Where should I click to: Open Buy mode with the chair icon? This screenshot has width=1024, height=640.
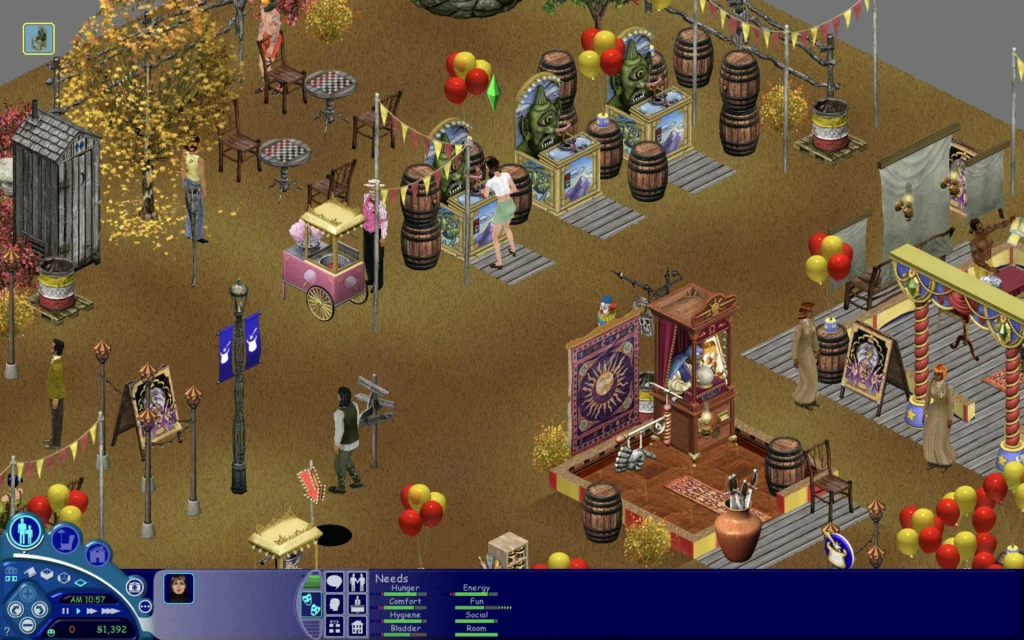click(65, 540)
